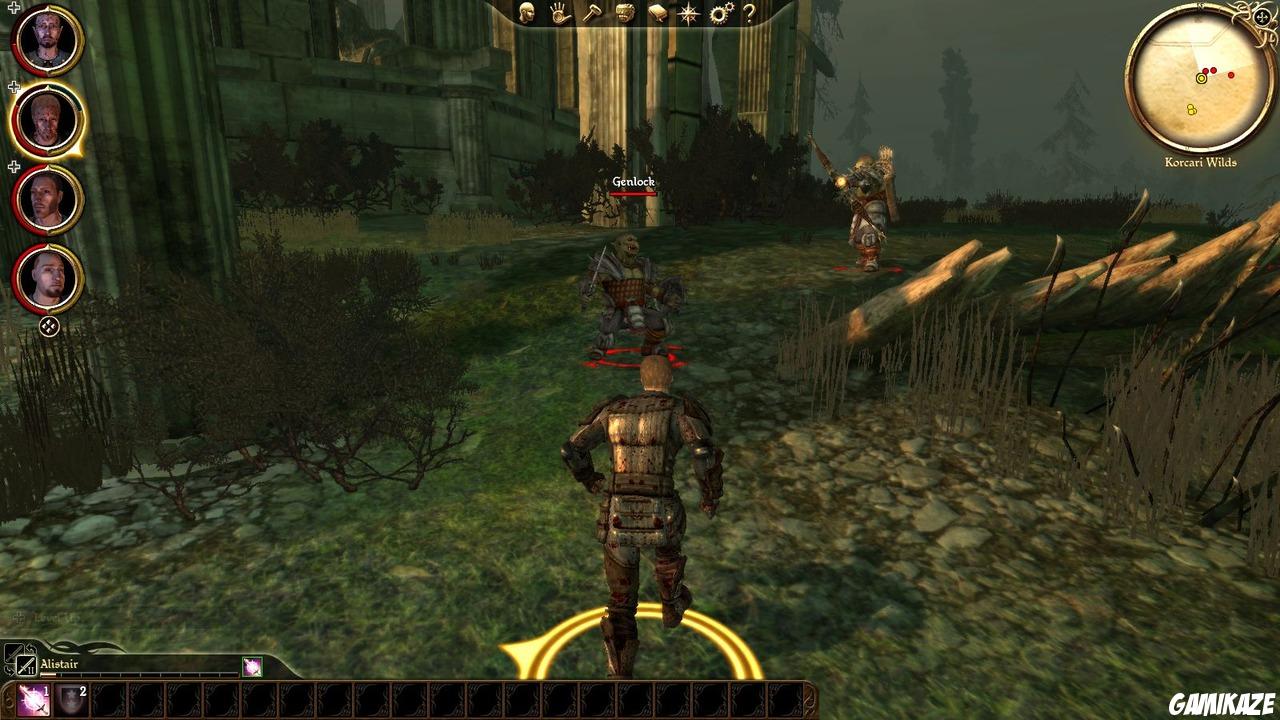The image size is (1280, 720).
Task: Expand the weapon set switcher arrow
Action: point(32,649)
